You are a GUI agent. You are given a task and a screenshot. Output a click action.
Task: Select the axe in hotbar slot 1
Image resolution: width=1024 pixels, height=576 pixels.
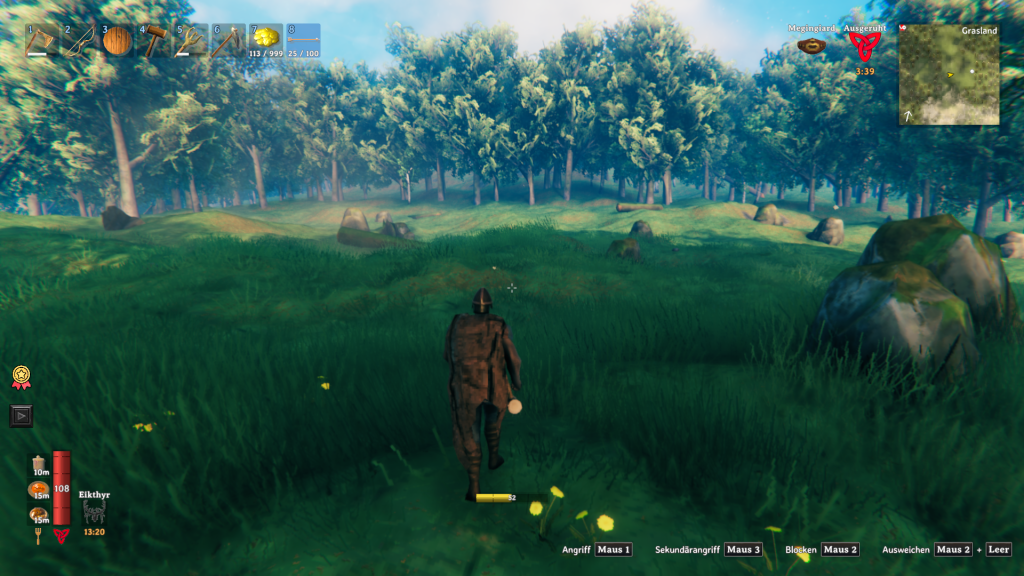point(41,40)
